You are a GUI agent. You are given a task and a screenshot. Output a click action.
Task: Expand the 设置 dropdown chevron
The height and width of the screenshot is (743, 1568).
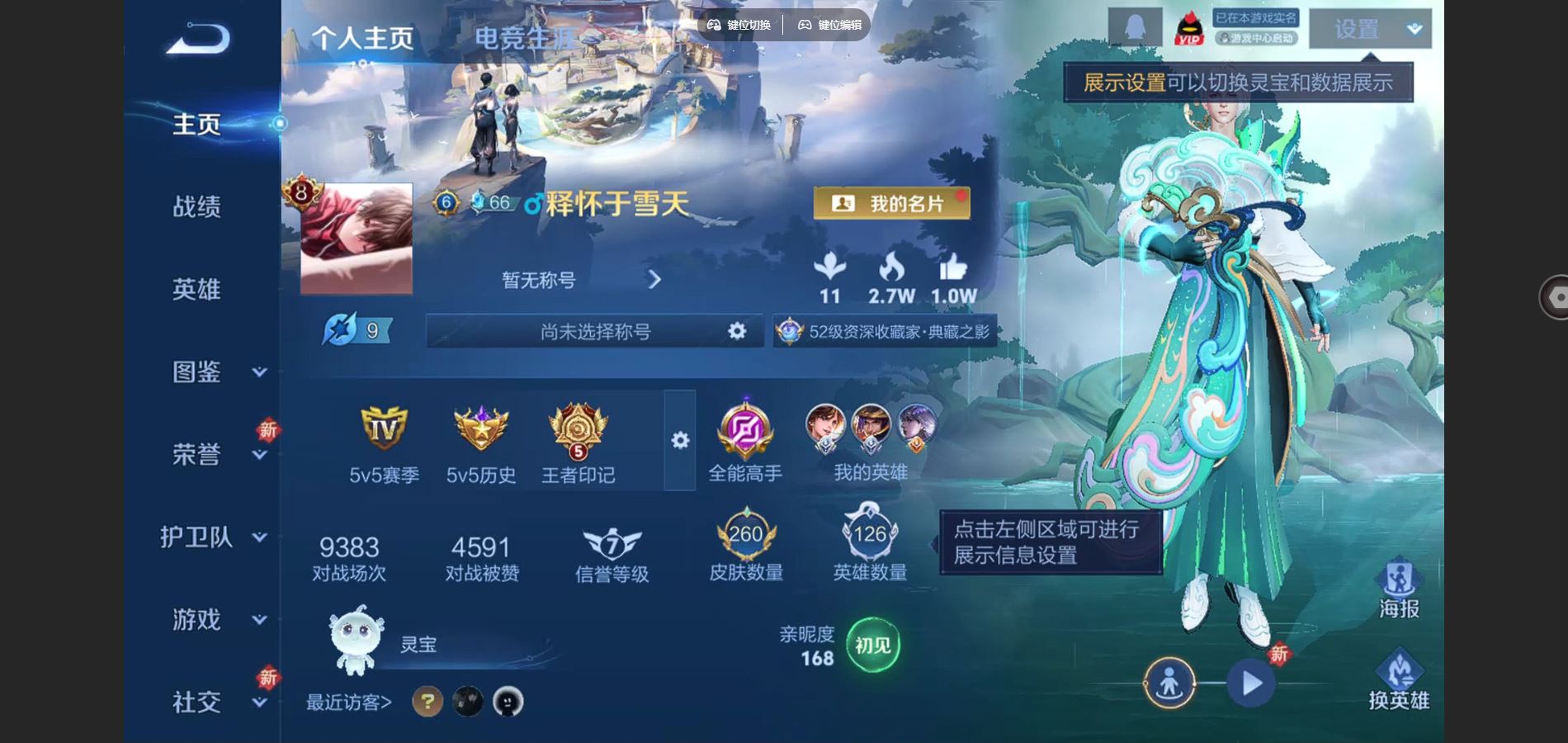coord(1415,27)
